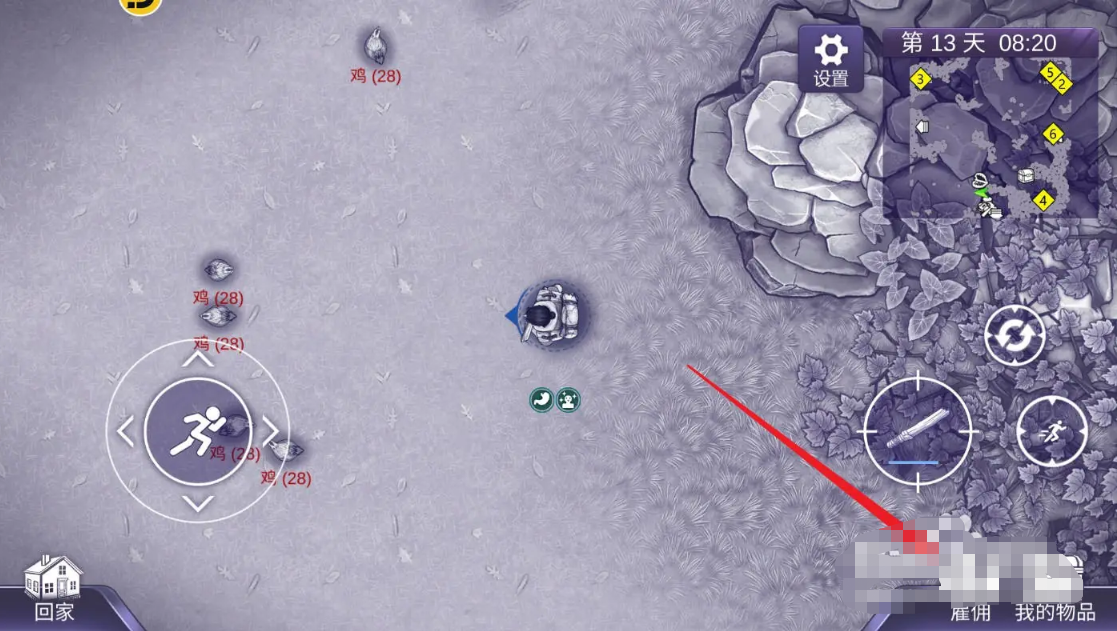1117x631 pixels.
Task: Toggle the sprint running-man button
Action: (1052, 431)
